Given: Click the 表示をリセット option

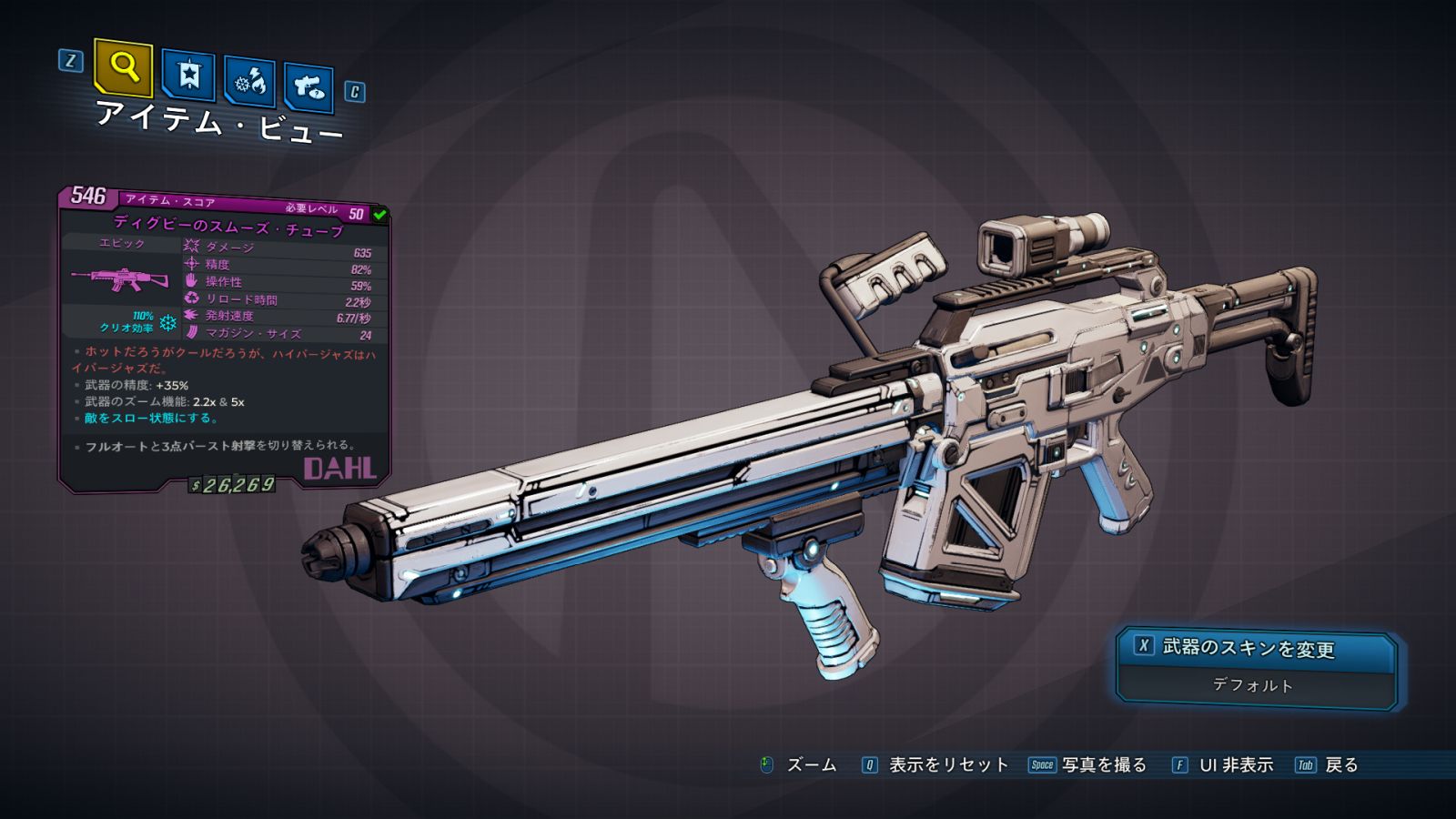Looking at the screenshot, I should [x=947, y=765].
